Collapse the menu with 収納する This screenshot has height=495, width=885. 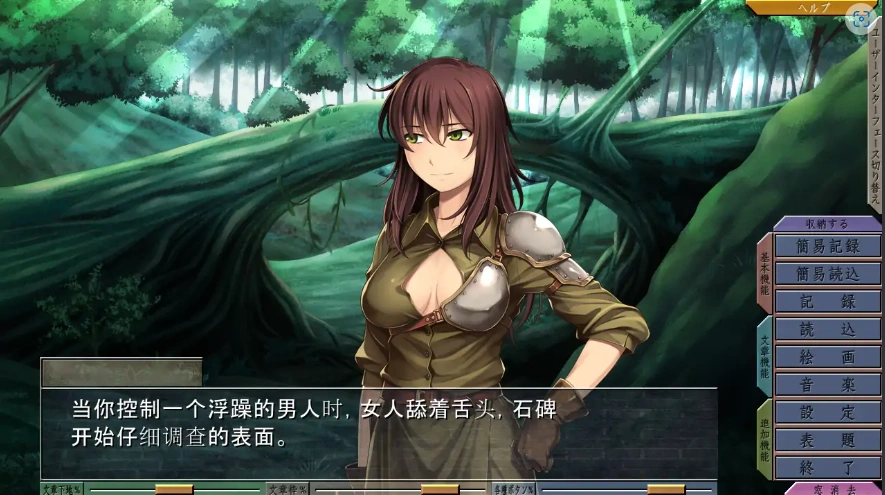point(827,224)
